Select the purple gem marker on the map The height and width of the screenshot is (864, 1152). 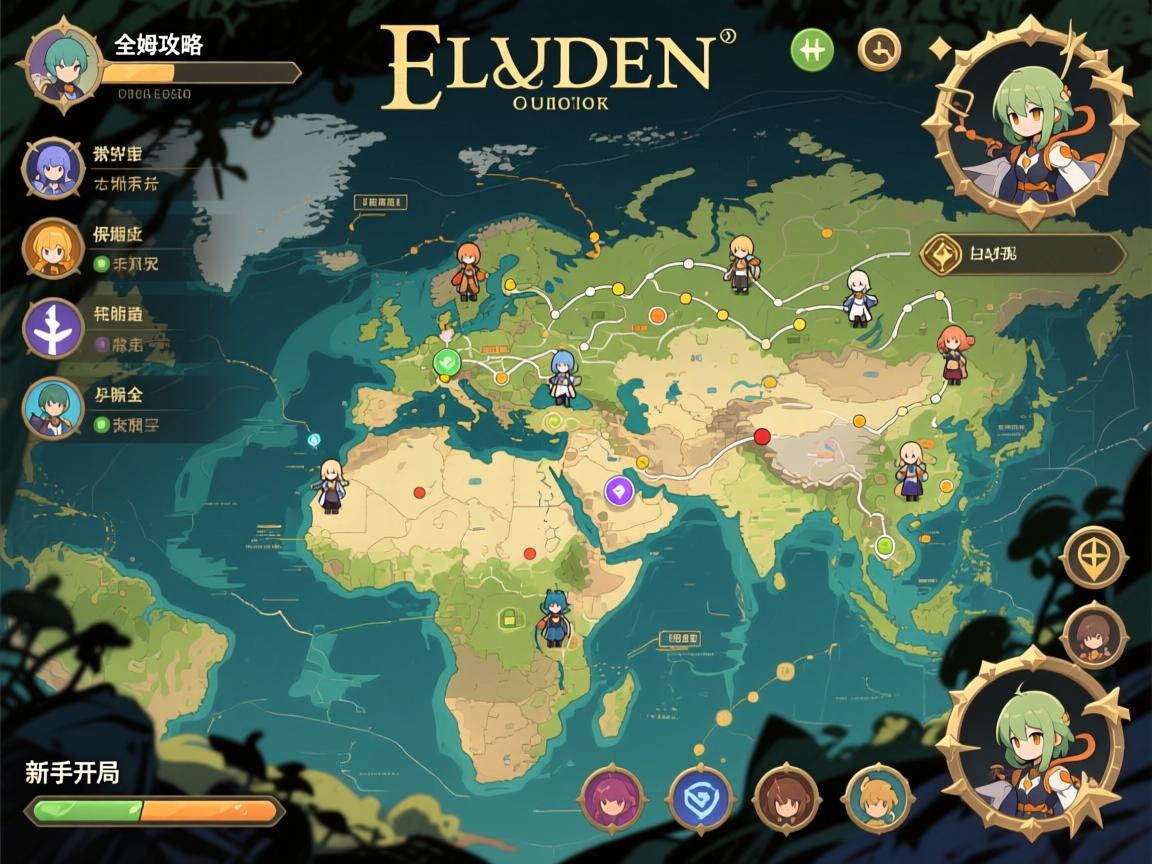[619, 490]
